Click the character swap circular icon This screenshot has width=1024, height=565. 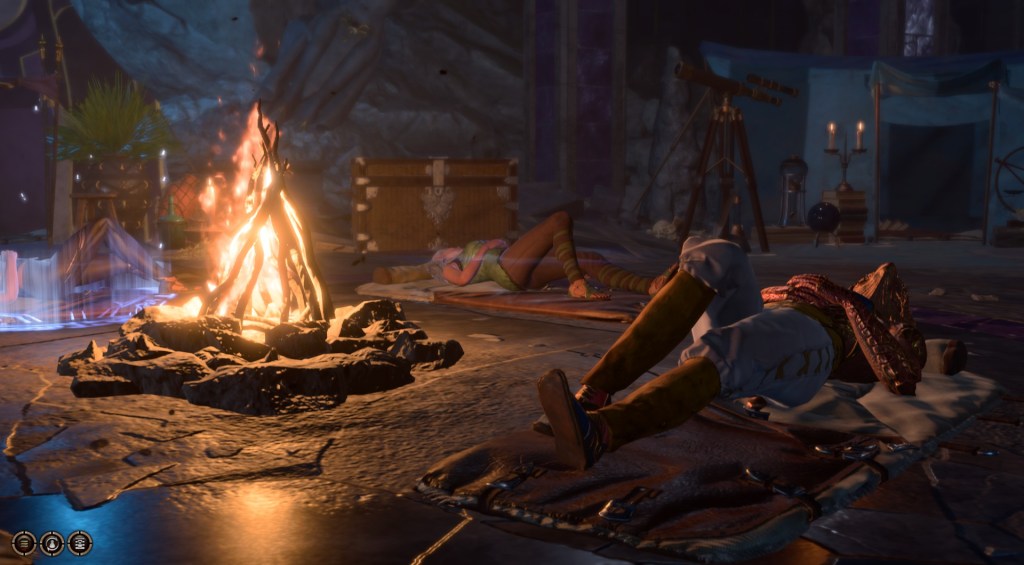click(52, 543)
